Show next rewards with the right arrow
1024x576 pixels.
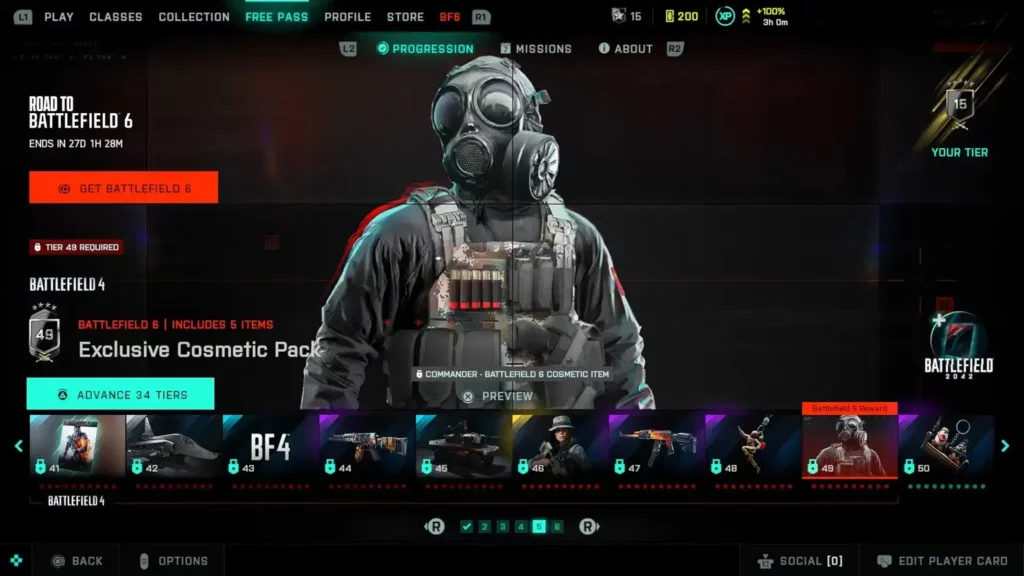1005,446
